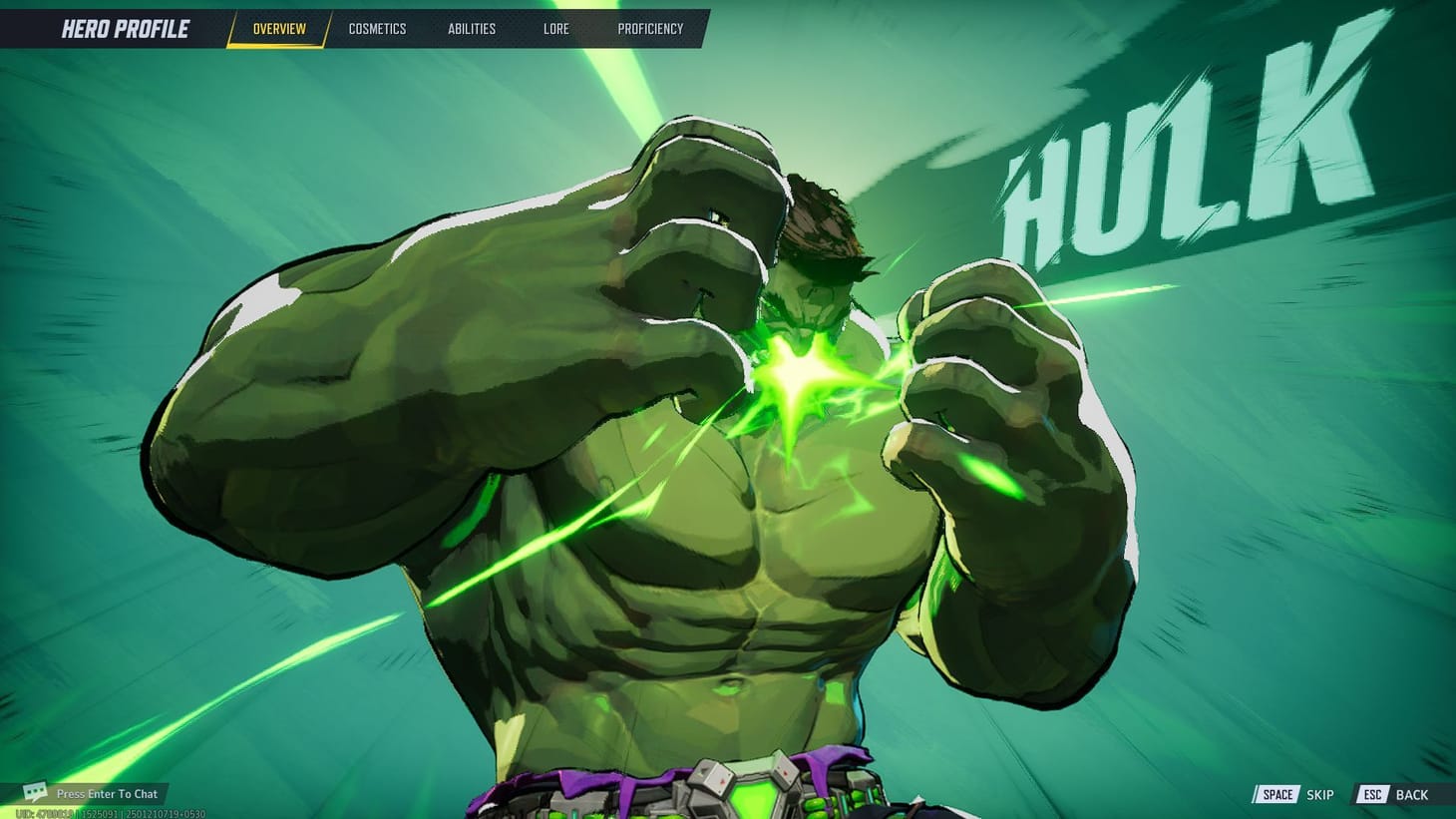
Task: Switch to the Cosmetics tab
Action: (377, 28)
